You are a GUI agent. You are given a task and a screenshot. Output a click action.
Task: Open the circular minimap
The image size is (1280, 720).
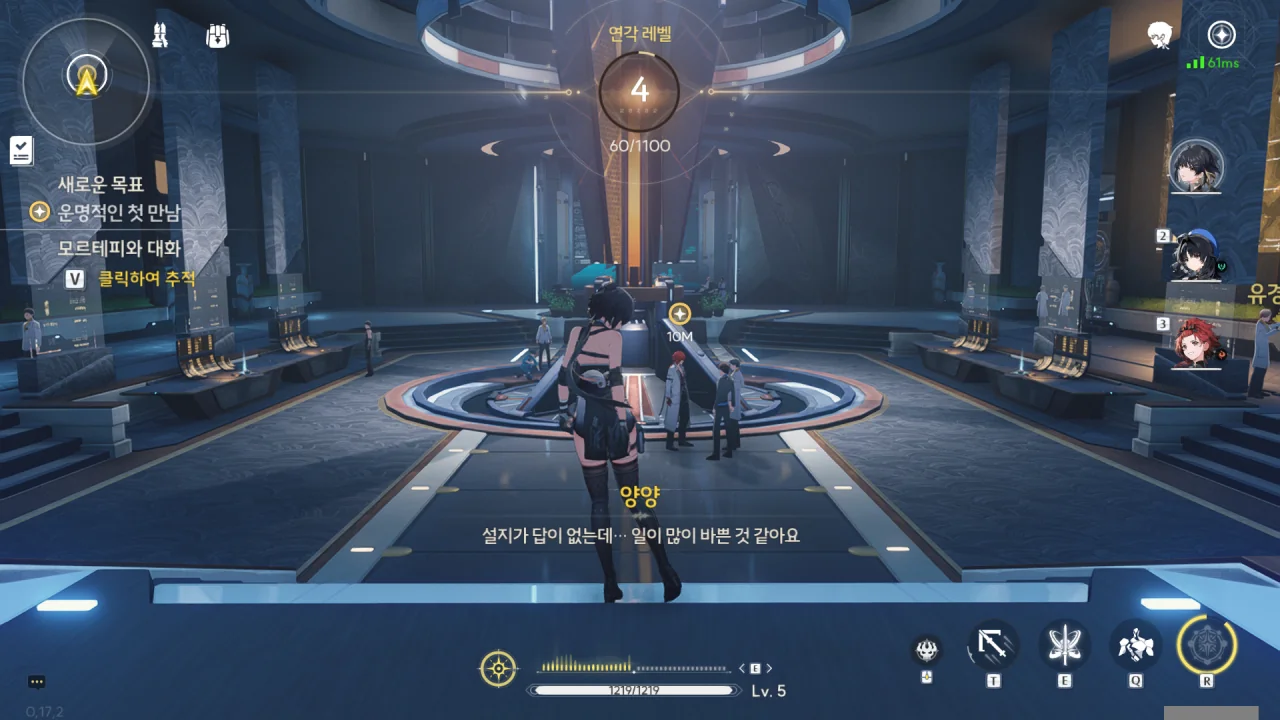(87, 78)
